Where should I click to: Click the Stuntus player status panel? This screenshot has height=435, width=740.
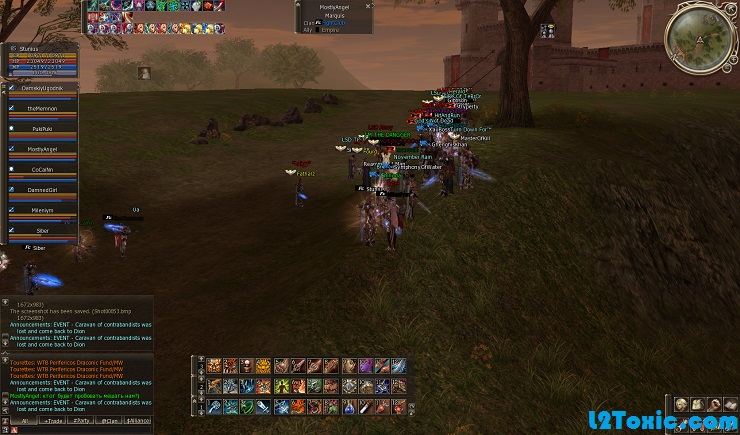pos(42,60)
